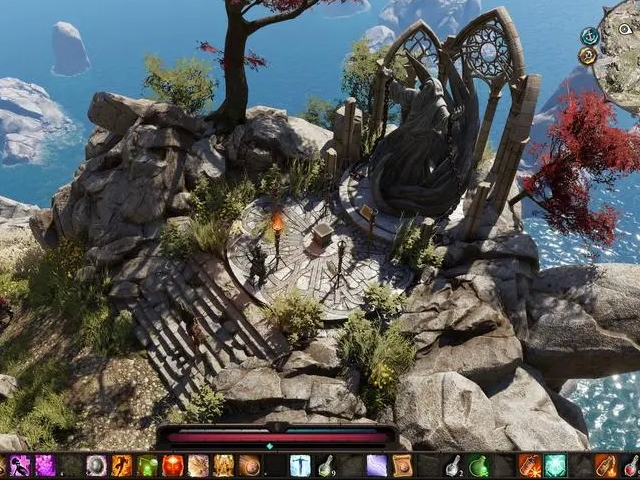640x480 pixels.
Task: Activate the pink silhouette skill on hotbar
Action: (x=20, y=465)
